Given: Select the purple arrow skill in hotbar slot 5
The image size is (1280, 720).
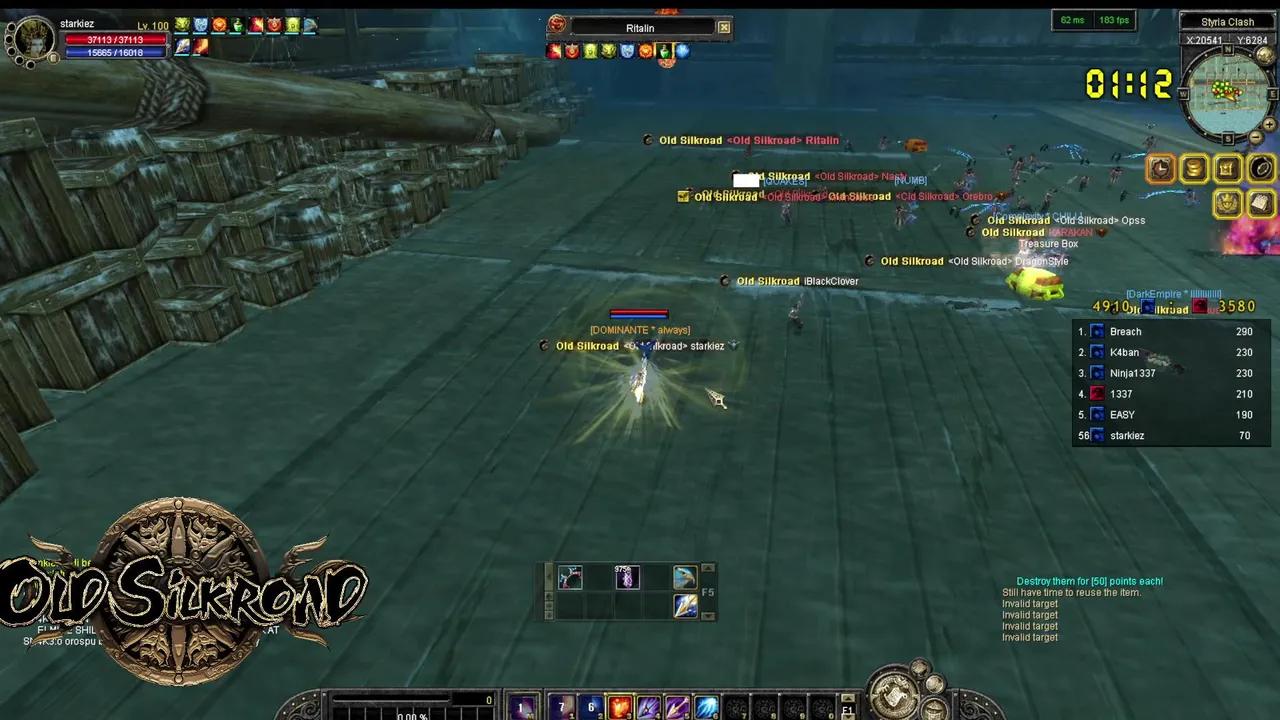Looking at the screenshot, I should click(x=677, y=707).
